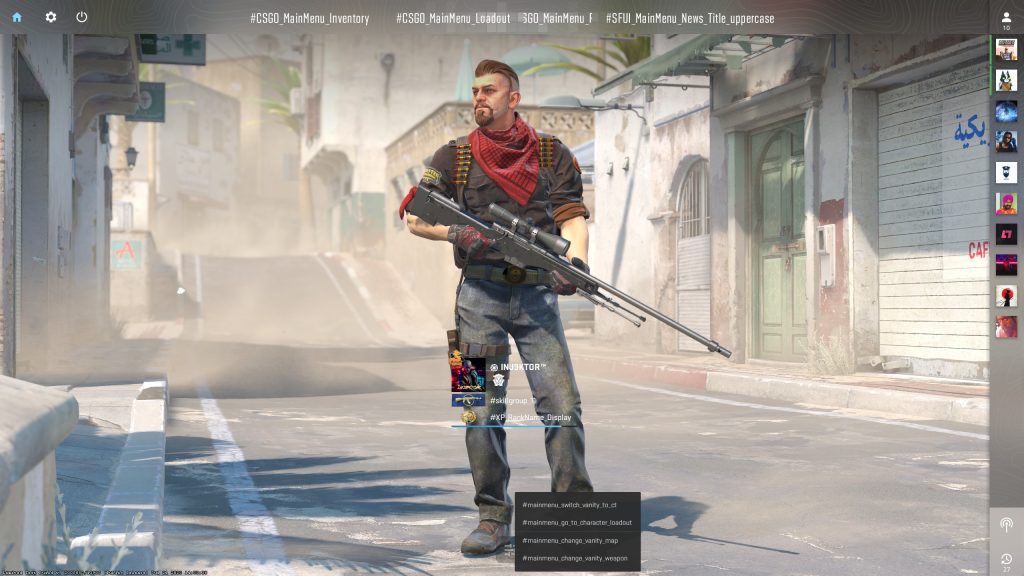
Task: Open the Inventory tab in top bar
Action: coord(309,19)
